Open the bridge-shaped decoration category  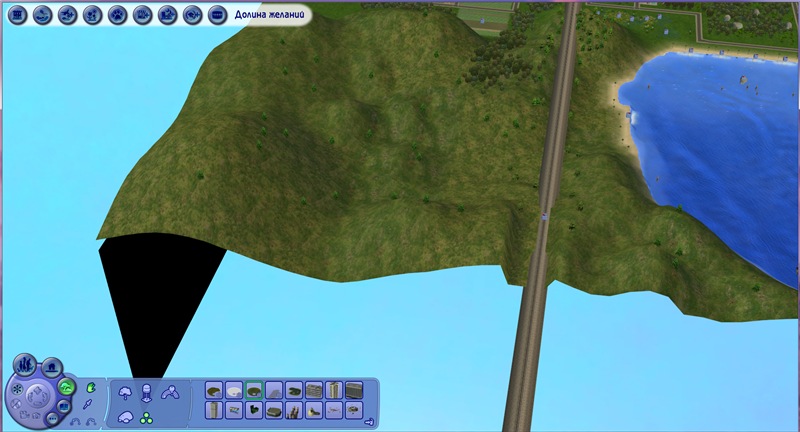click(x=170, y=392)
